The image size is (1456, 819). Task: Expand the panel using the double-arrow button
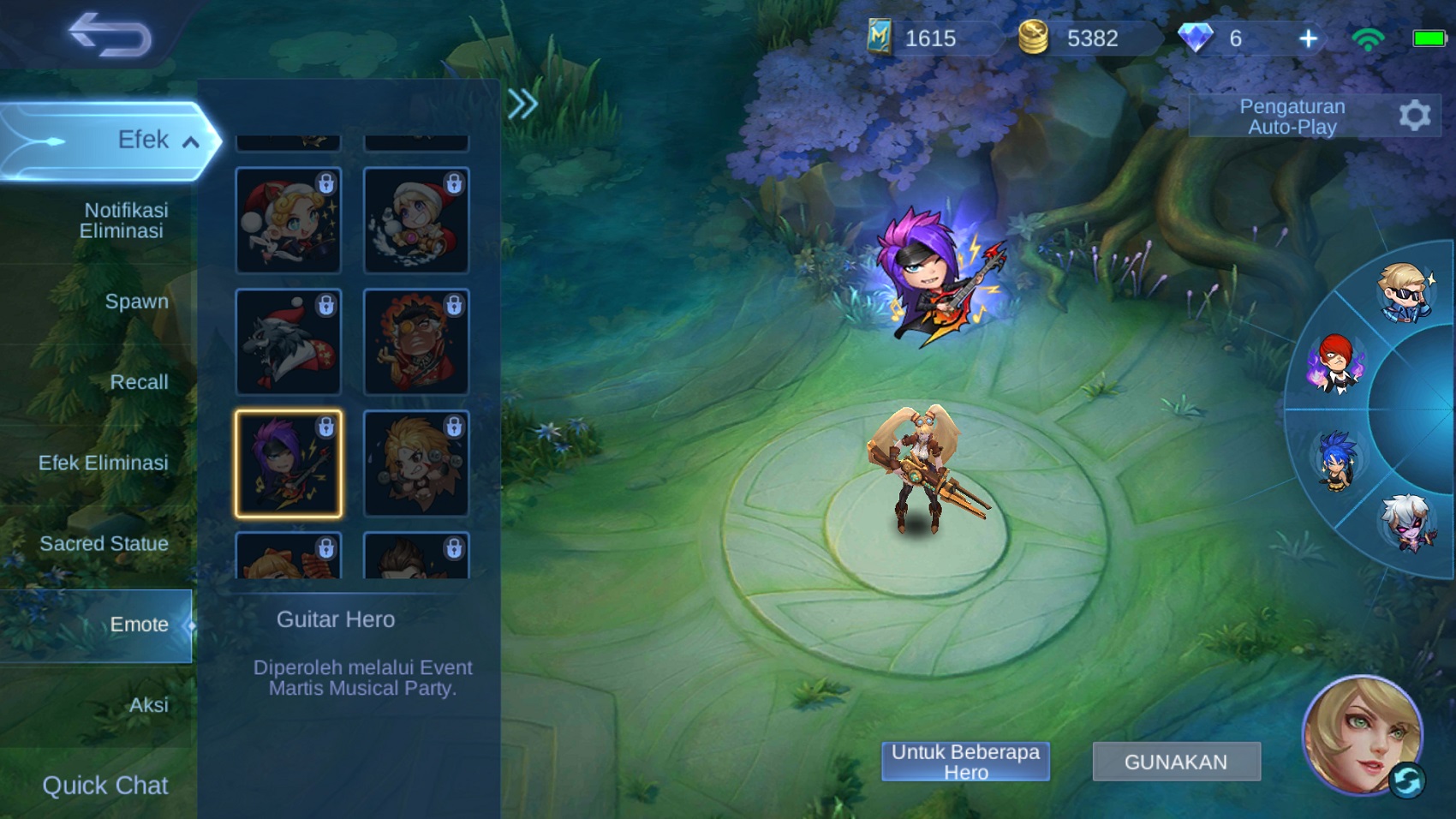tap(522, 105)
